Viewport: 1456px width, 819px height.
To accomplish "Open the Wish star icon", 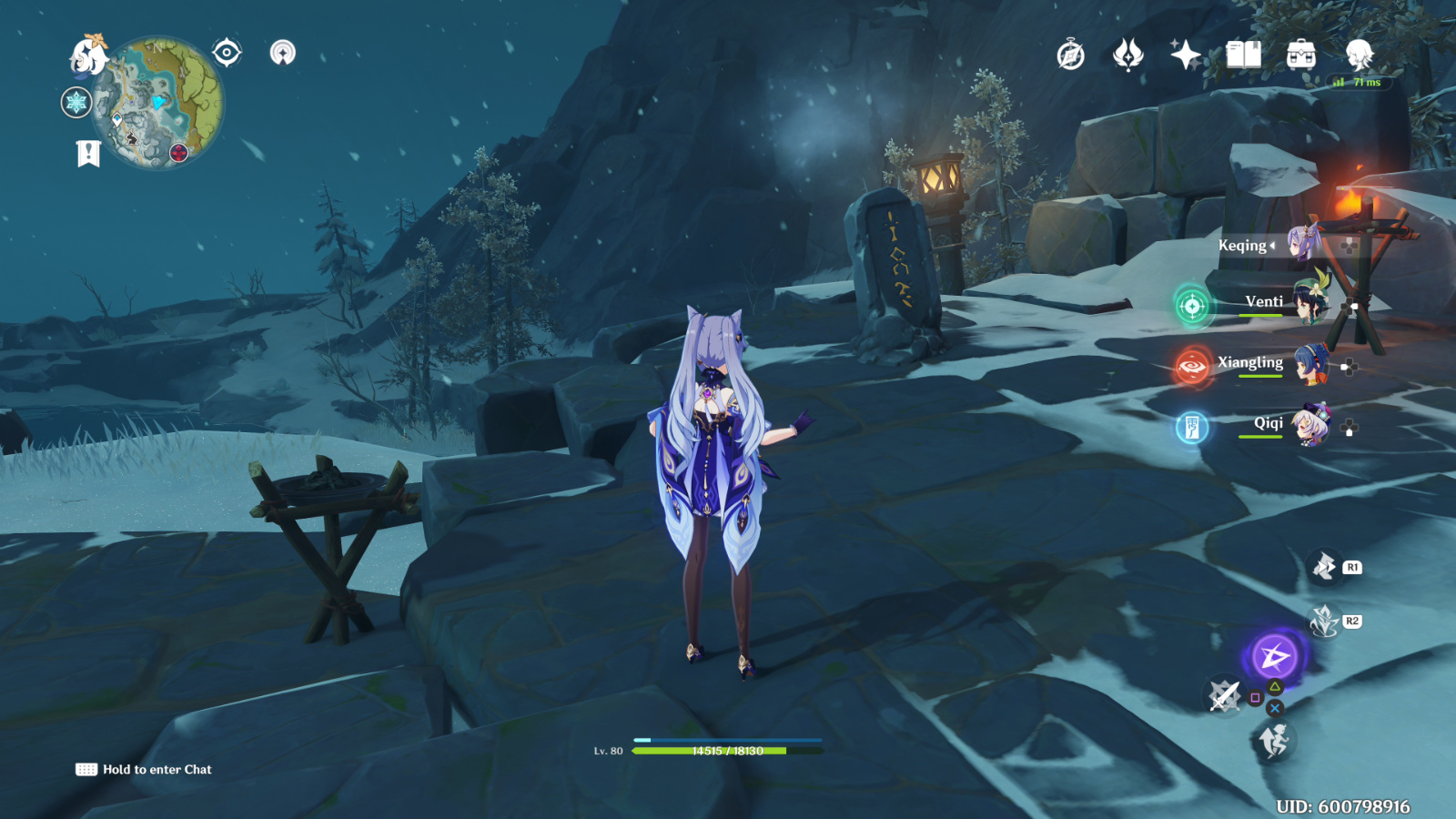I will point(1185,55).
